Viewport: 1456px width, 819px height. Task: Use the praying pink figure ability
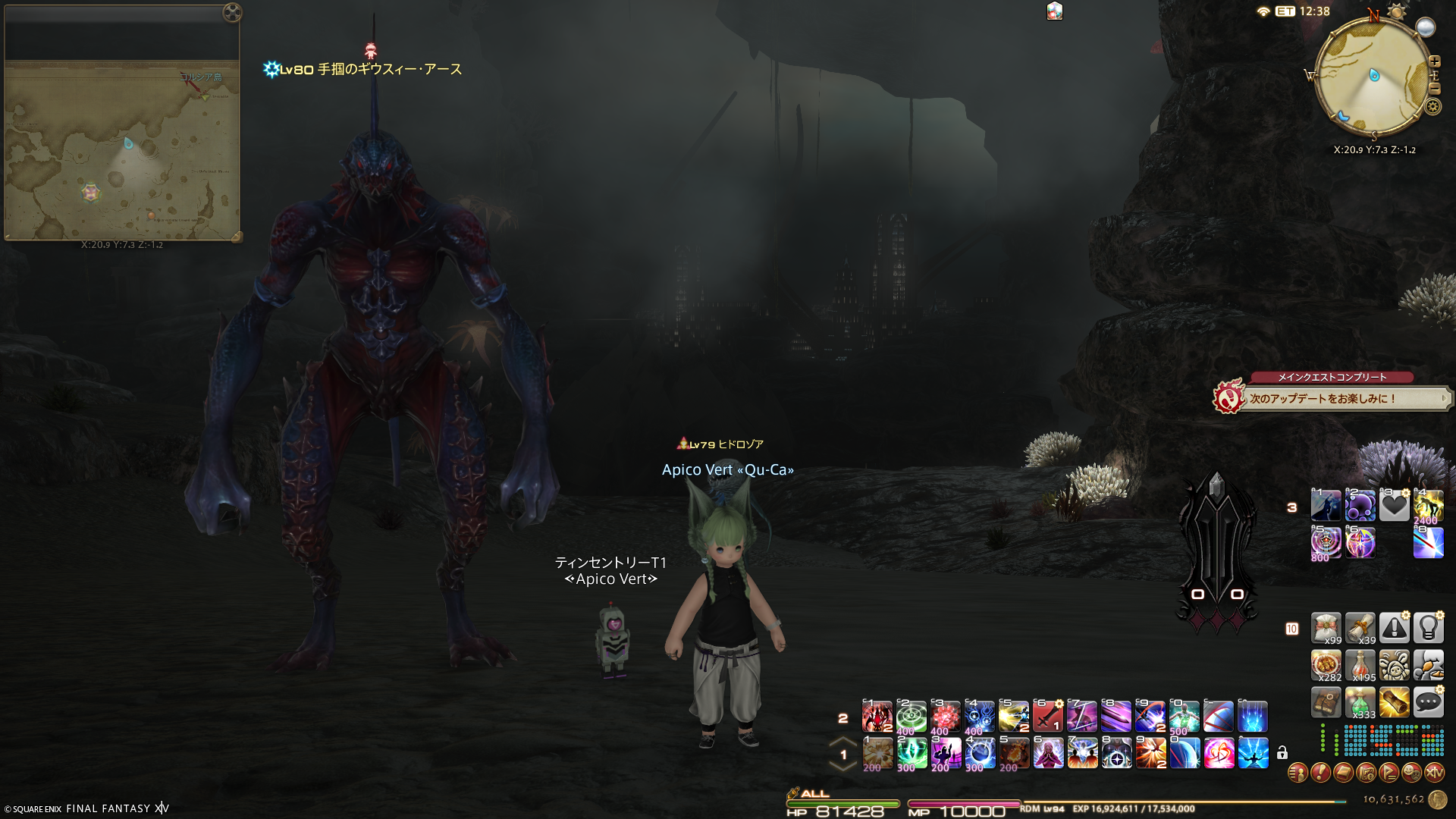pyautogui.click(x=1047, y=753)
